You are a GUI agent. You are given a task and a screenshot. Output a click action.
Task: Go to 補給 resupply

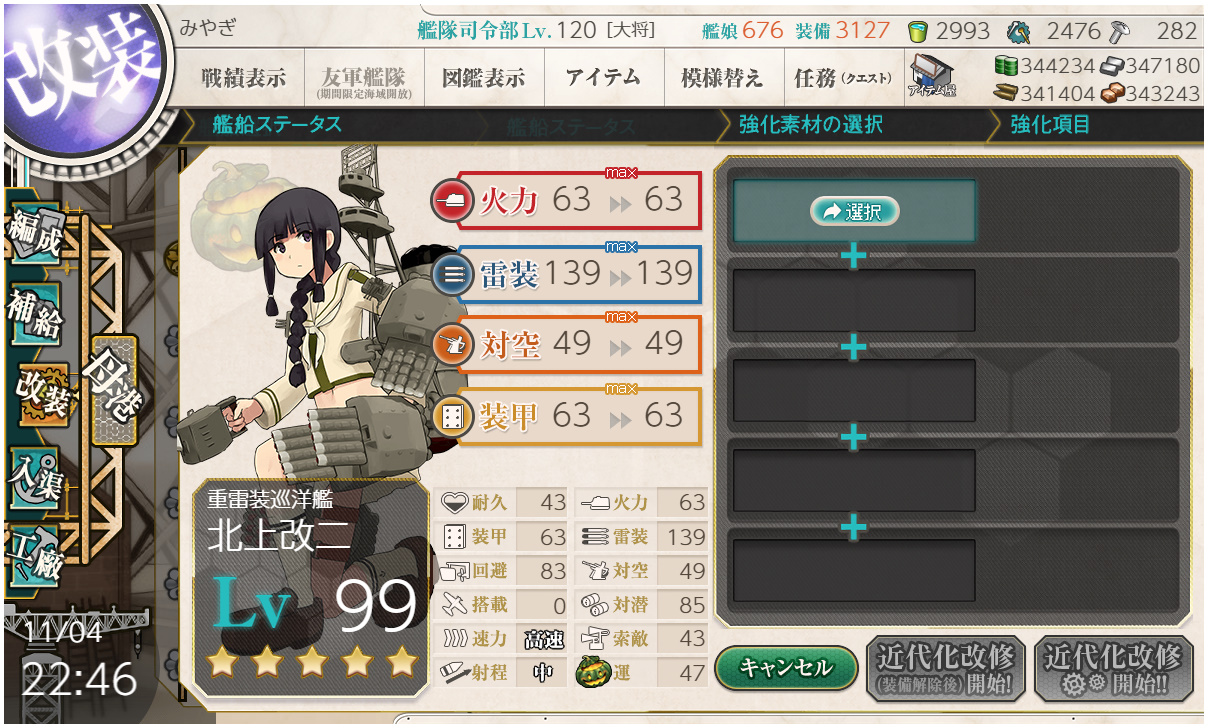click(36, 312)
